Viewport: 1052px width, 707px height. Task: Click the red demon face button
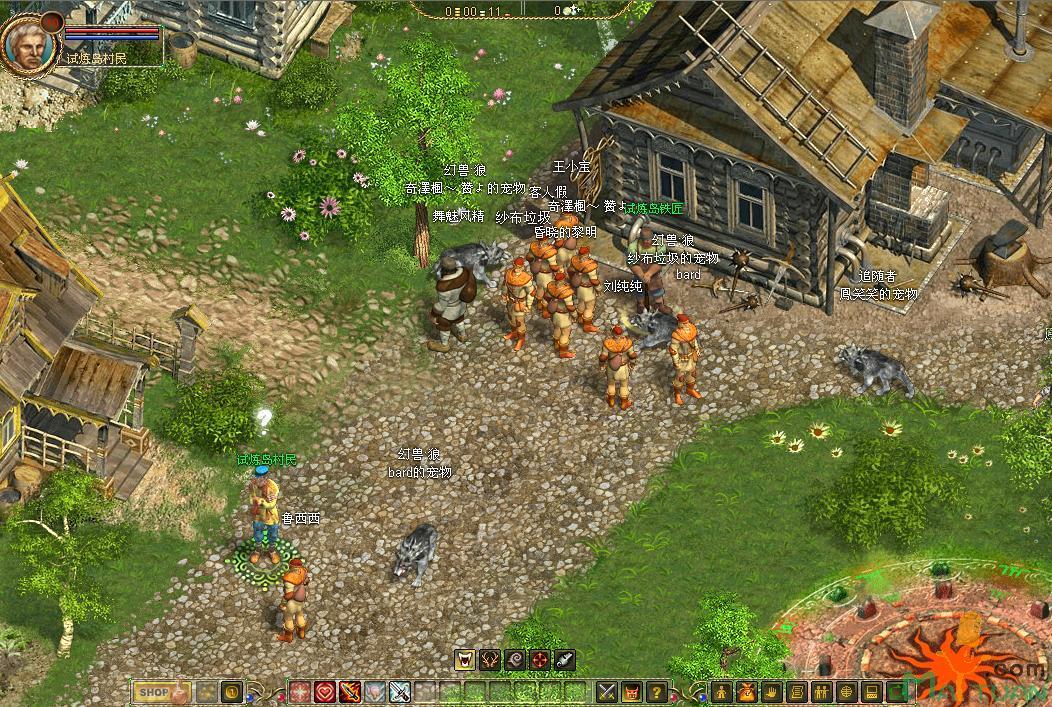click(632, 691)
